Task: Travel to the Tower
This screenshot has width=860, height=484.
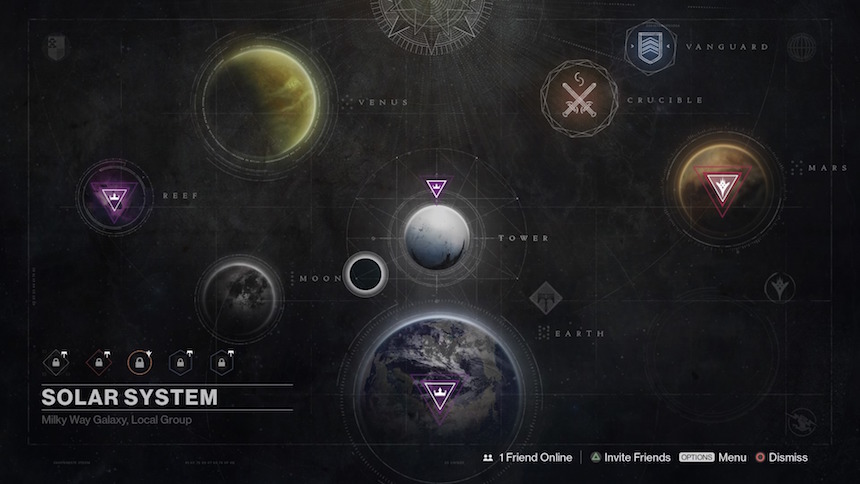Action: pos(437,237)
